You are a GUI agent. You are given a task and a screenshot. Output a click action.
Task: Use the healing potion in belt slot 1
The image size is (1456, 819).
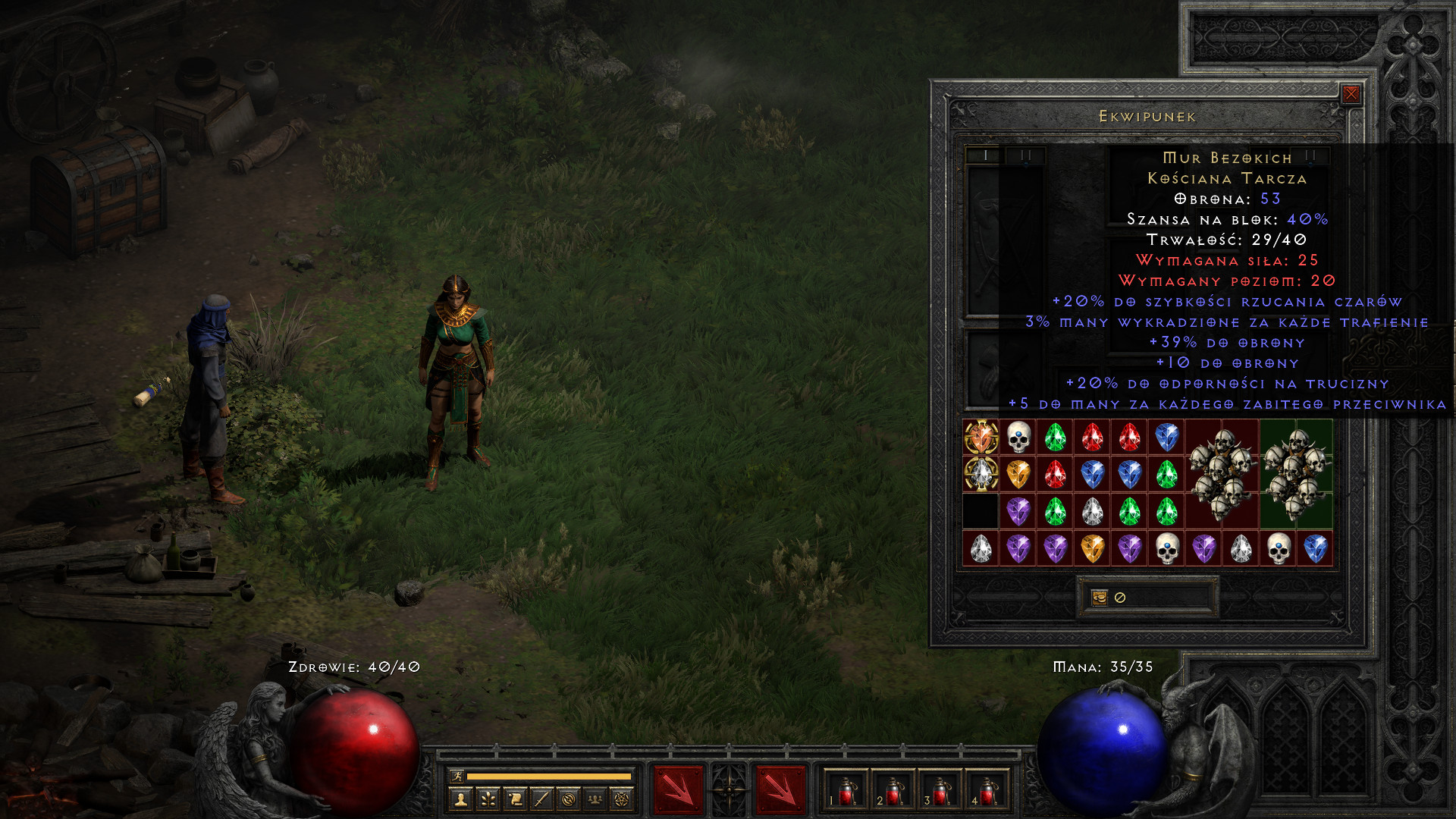point(846,791)
